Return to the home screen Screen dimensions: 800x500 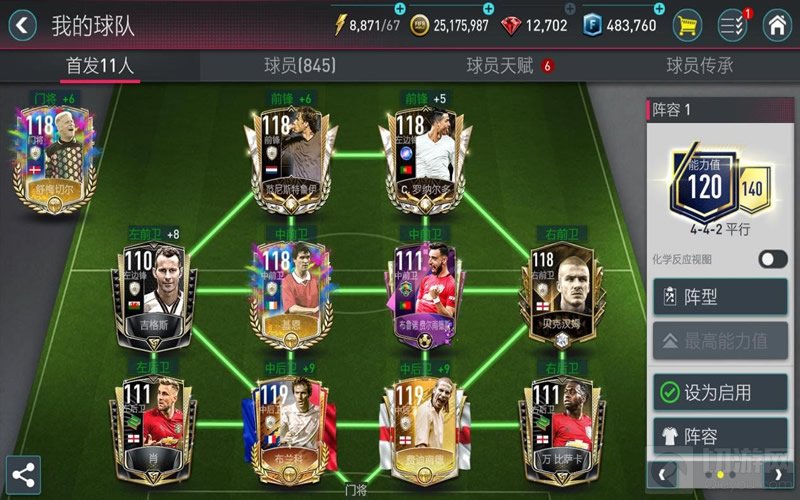(x=776, y=25)
